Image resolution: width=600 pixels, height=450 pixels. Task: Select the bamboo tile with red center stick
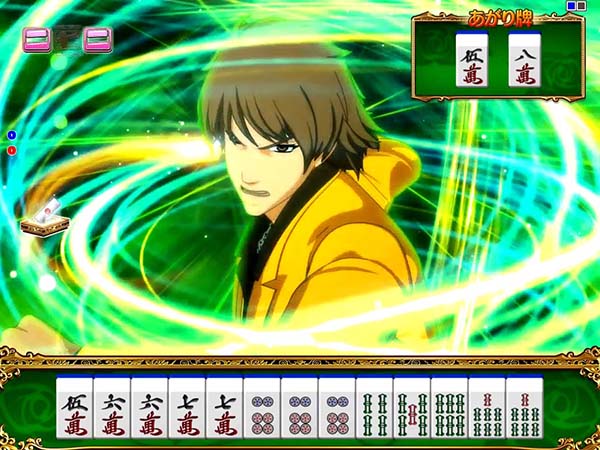pyautogui.click(x=411, y=409)
